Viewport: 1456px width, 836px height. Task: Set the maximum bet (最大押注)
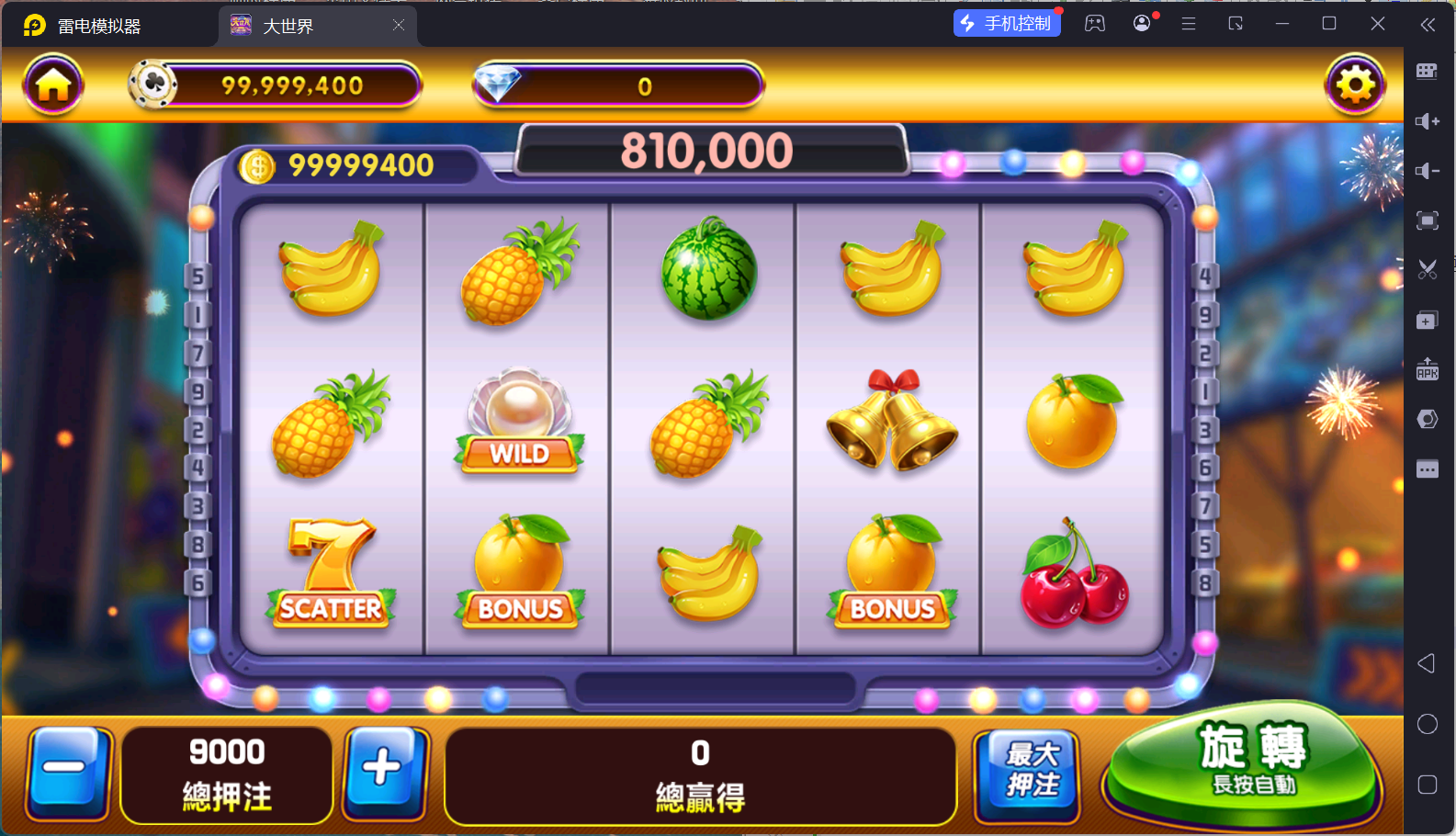[x=1031, y=774]
